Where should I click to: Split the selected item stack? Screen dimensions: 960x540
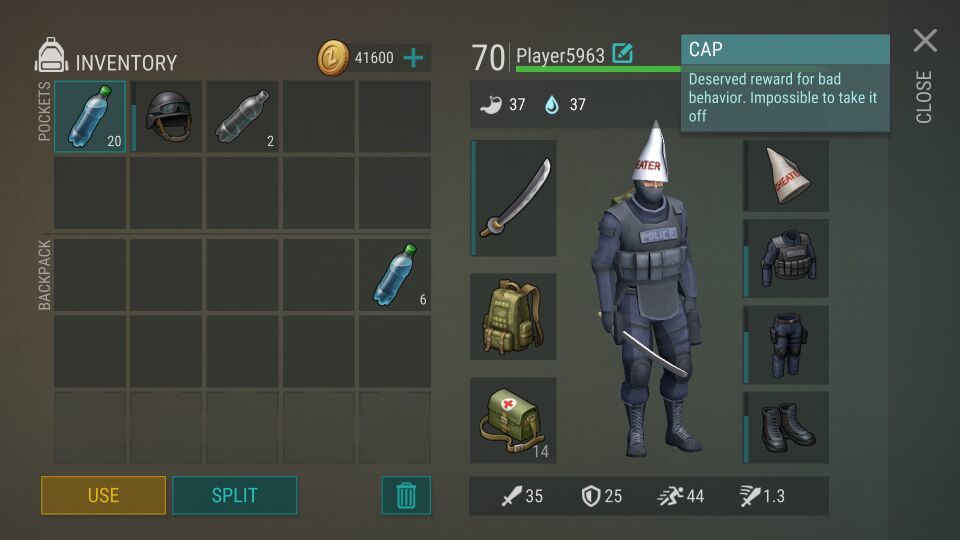234,495
